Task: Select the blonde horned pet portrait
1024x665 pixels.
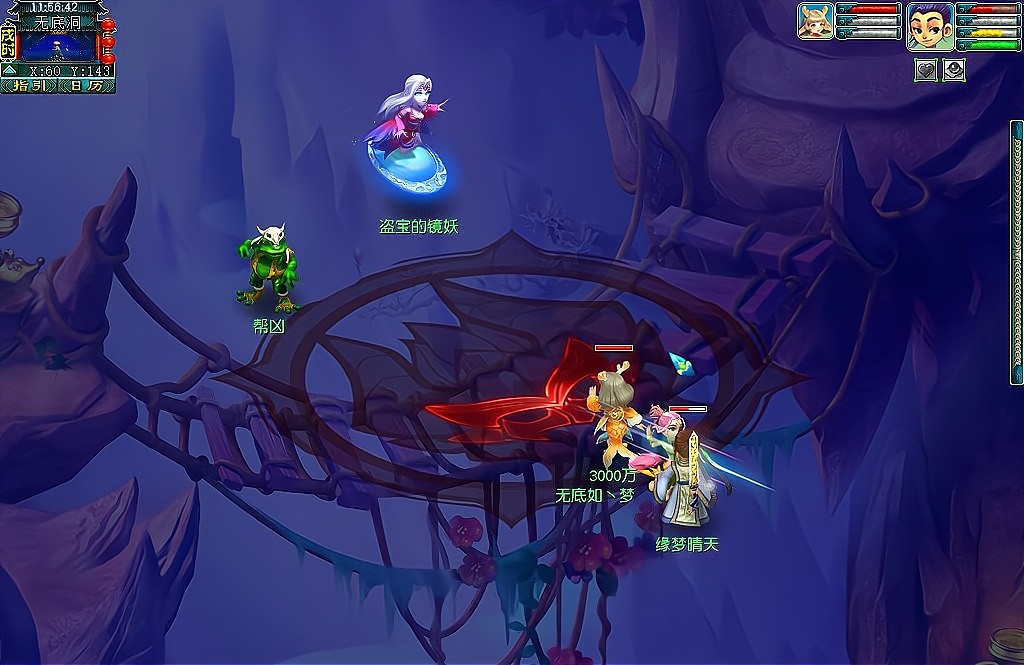Action: tap(815, 21)
